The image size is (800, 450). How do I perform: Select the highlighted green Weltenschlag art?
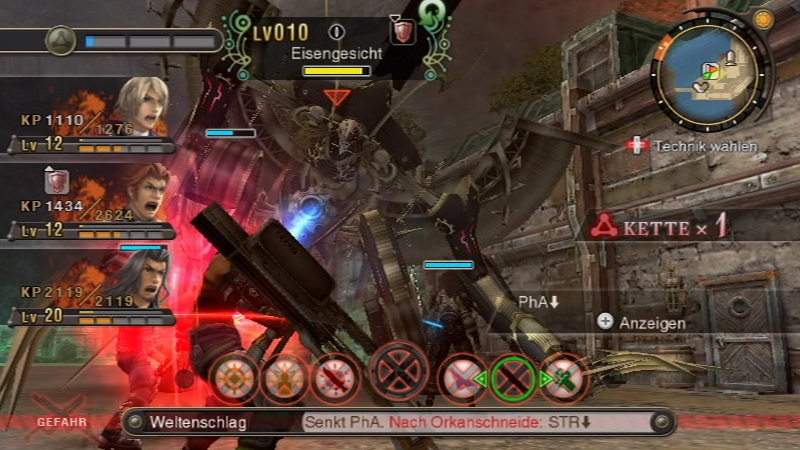(x=513, y=378)
